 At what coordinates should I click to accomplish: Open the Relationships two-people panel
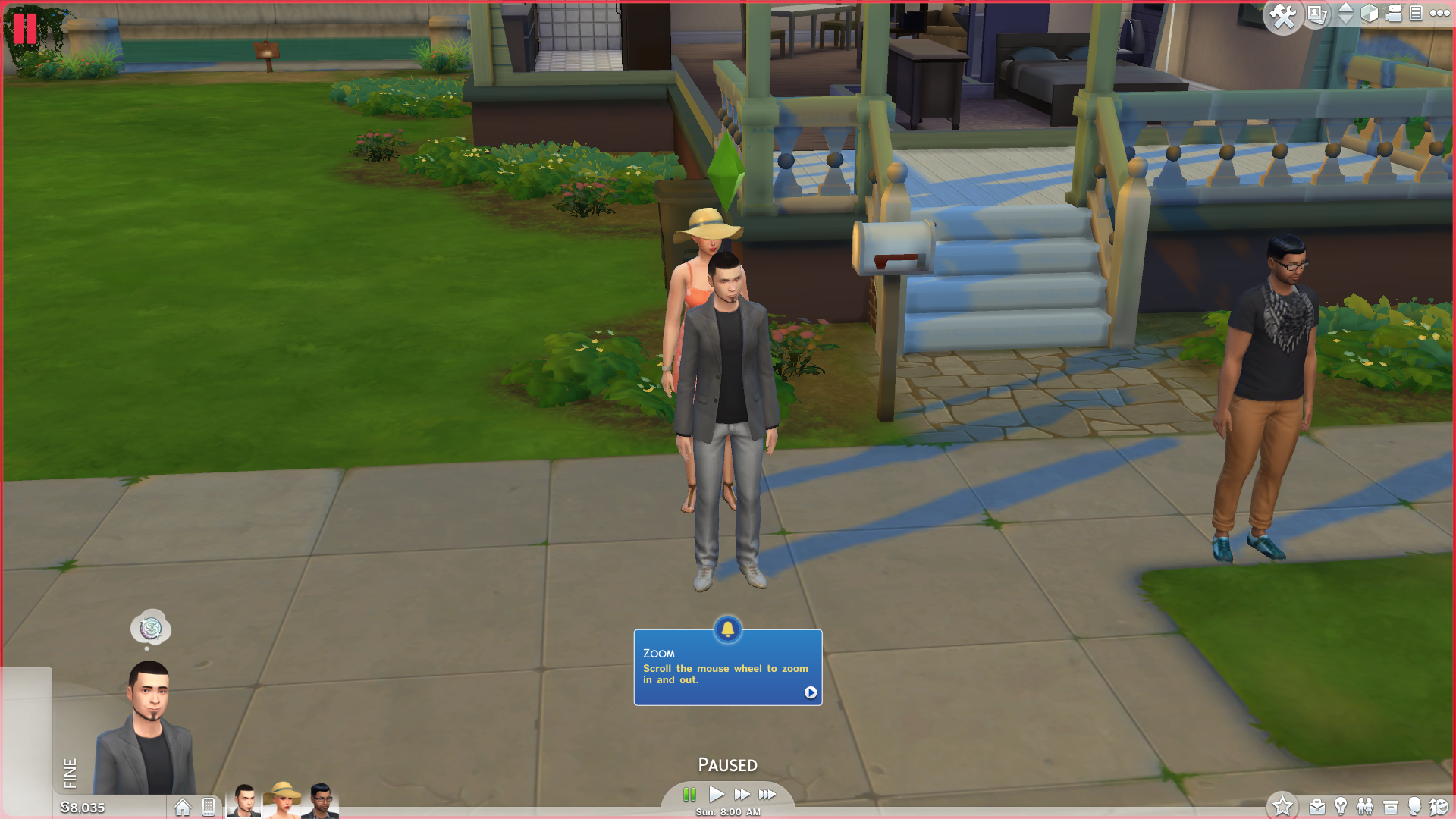tap(1365, 807)
